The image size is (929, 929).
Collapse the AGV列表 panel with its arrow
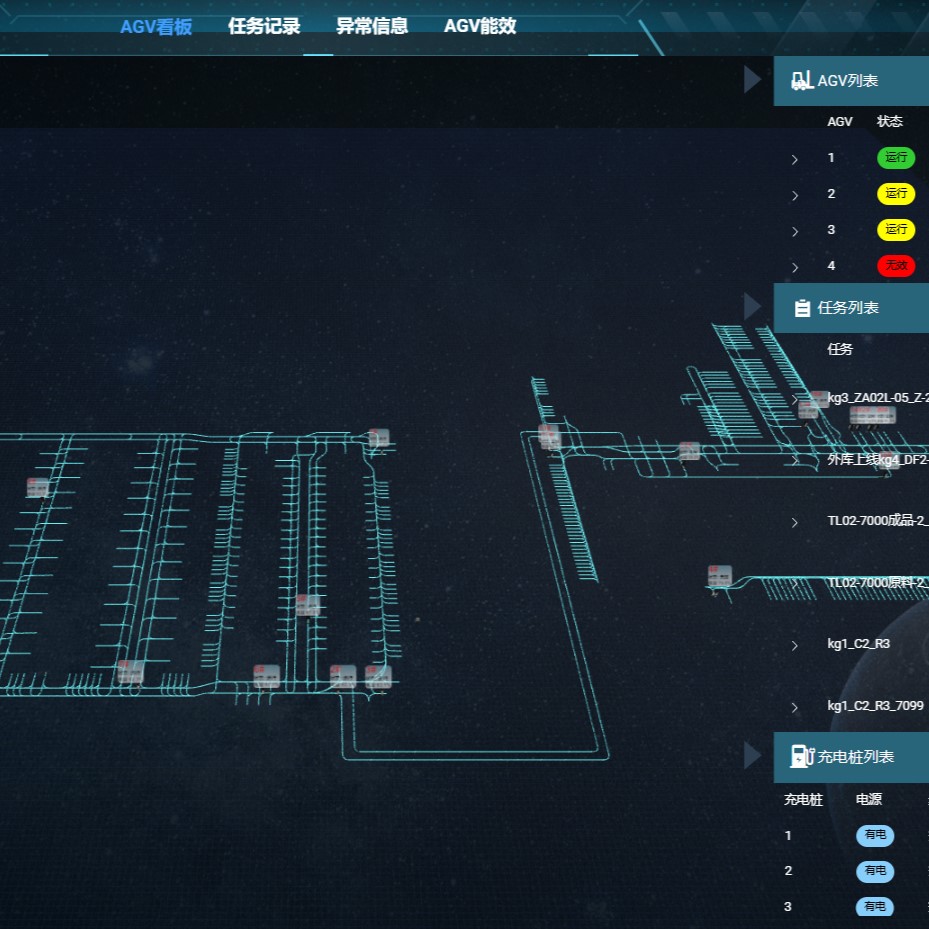click(x=753, y=80)
